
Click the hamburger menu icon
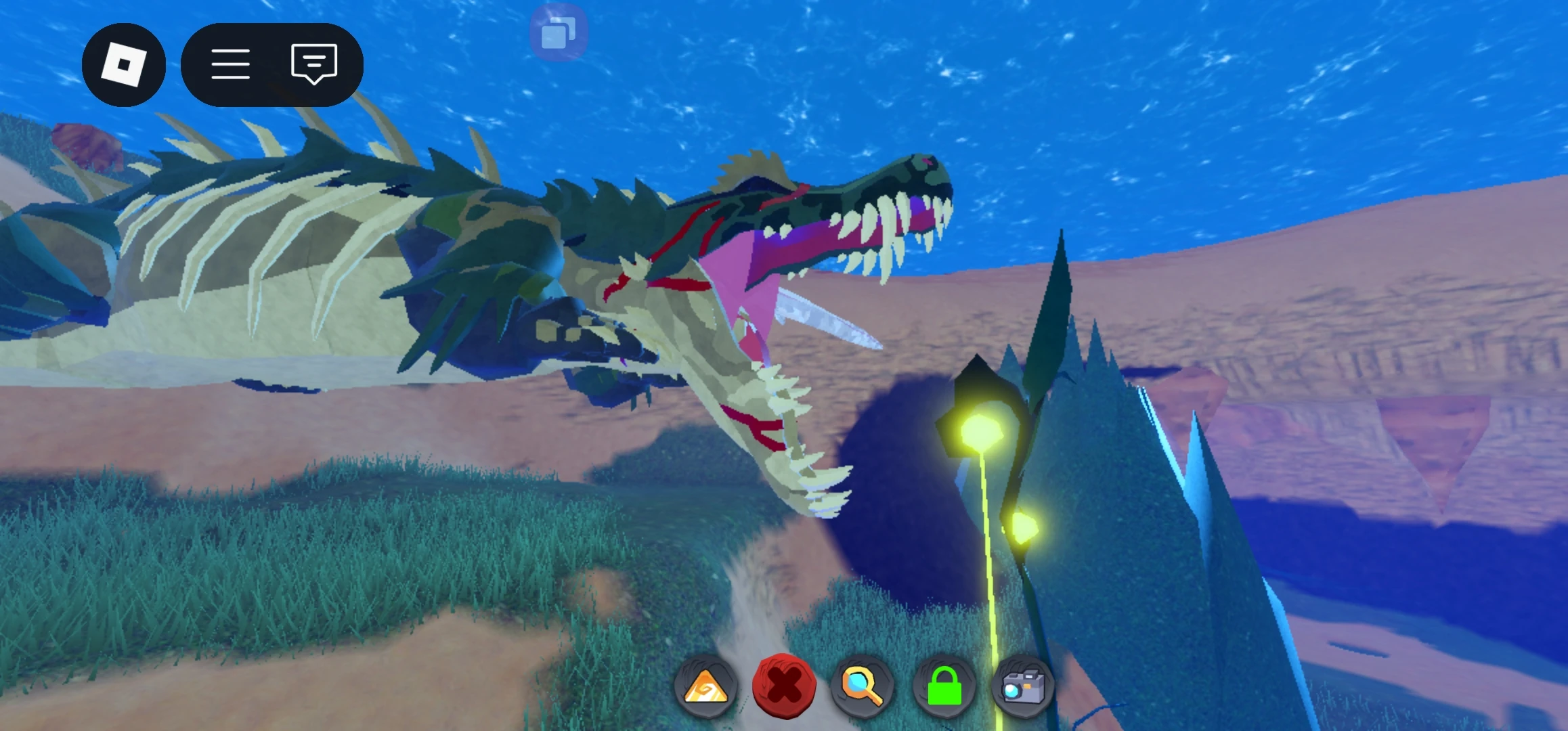[230, 63]
